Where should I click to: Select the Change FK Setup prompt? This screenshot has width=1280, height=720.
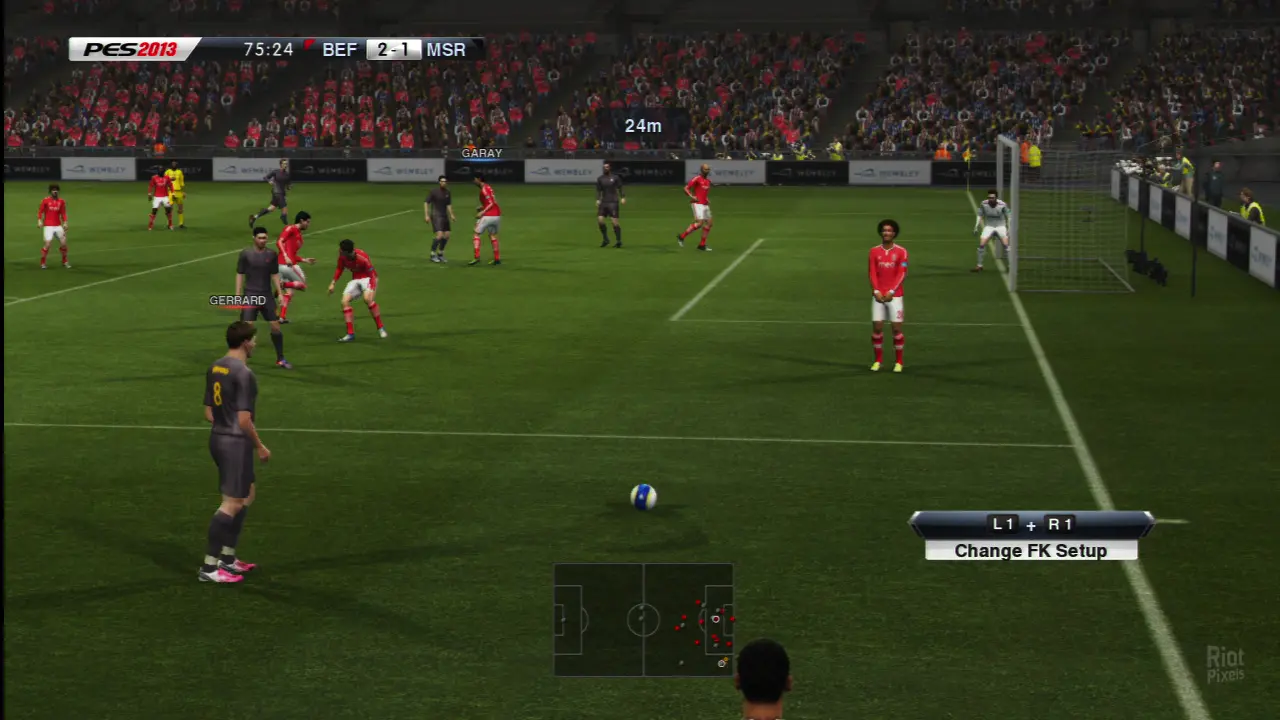1030,550
